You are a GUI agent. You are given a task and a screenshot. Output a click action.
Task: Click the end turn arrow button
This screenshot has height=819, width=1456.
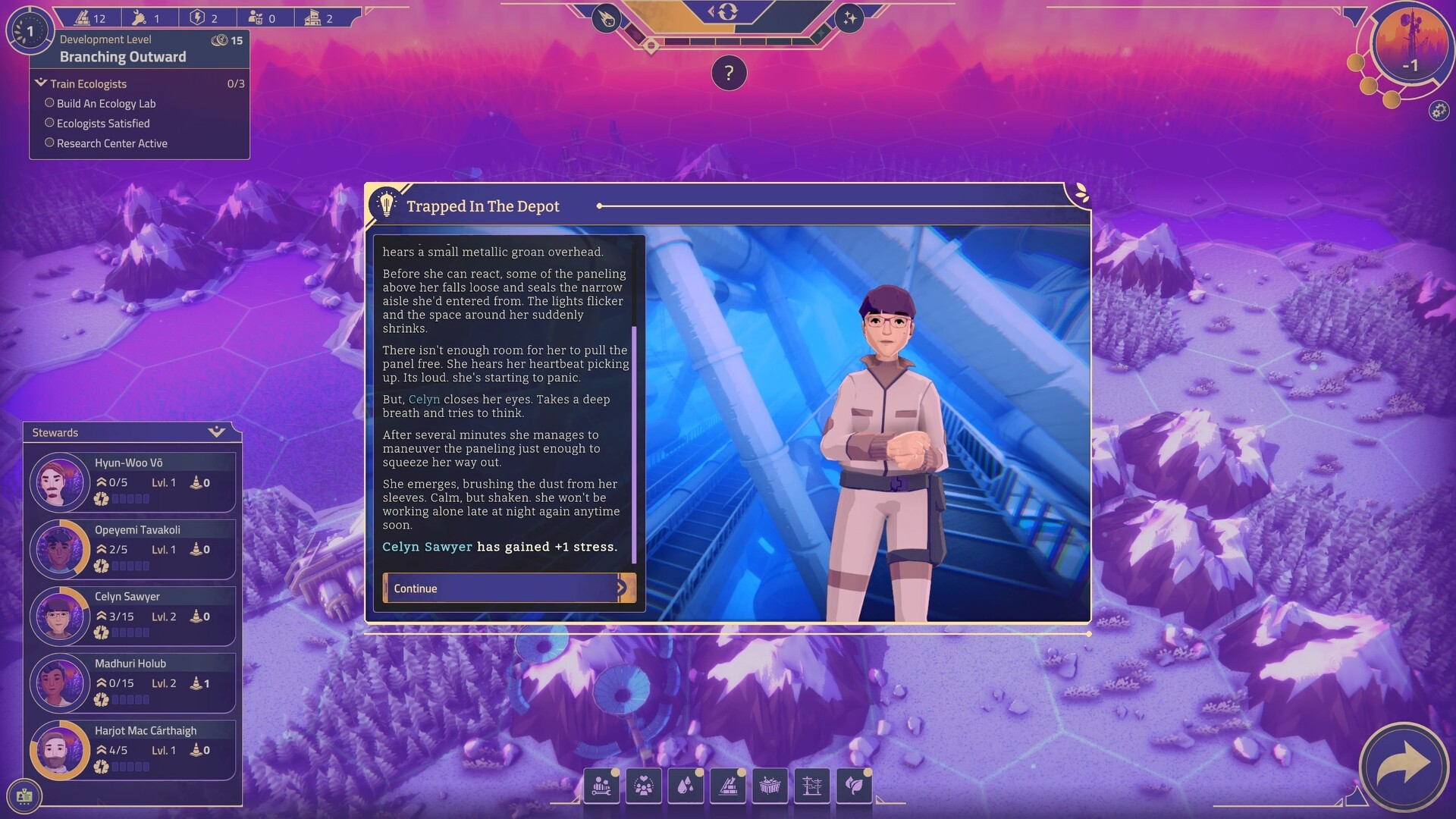[1404, 766]
